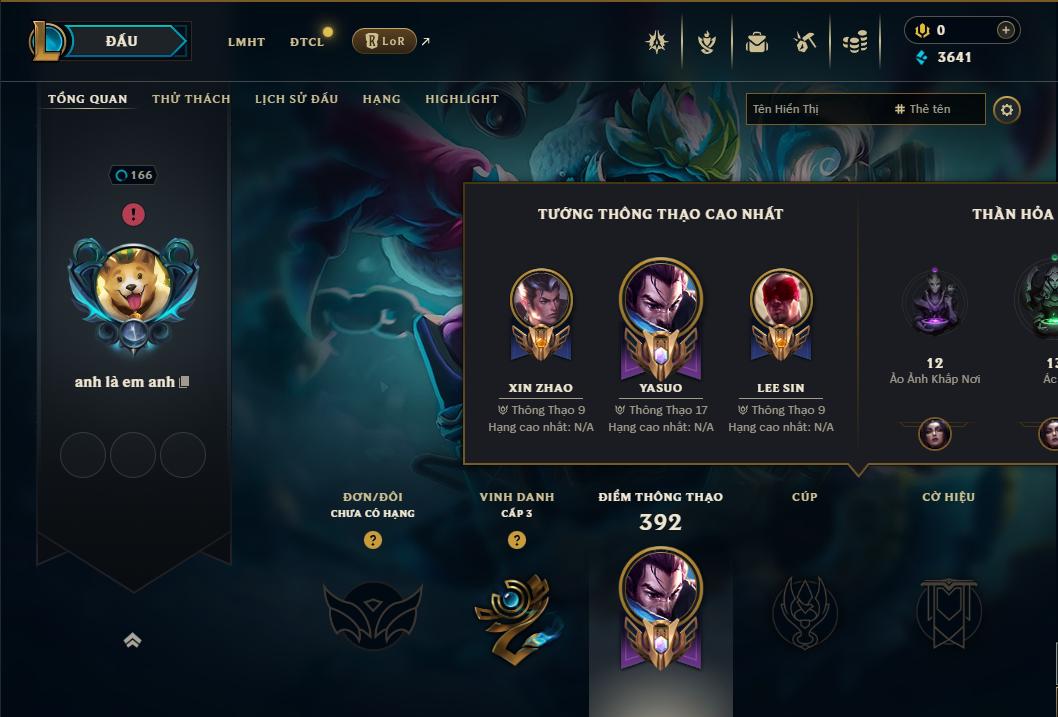This screenshot has height=717, width=1058.
Task: Add RP with the plus button
Action: click(1005, 30)
